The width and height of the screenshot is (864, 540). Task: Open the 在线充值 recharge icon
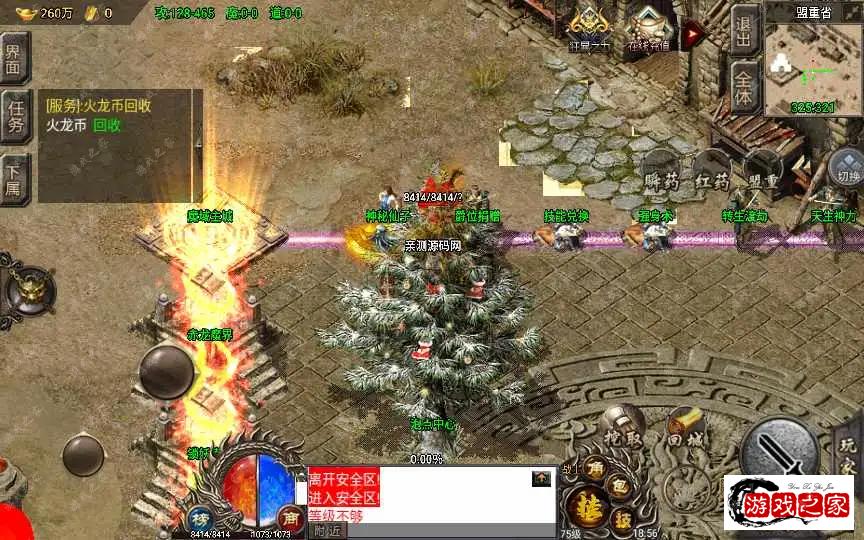(651, 28)
